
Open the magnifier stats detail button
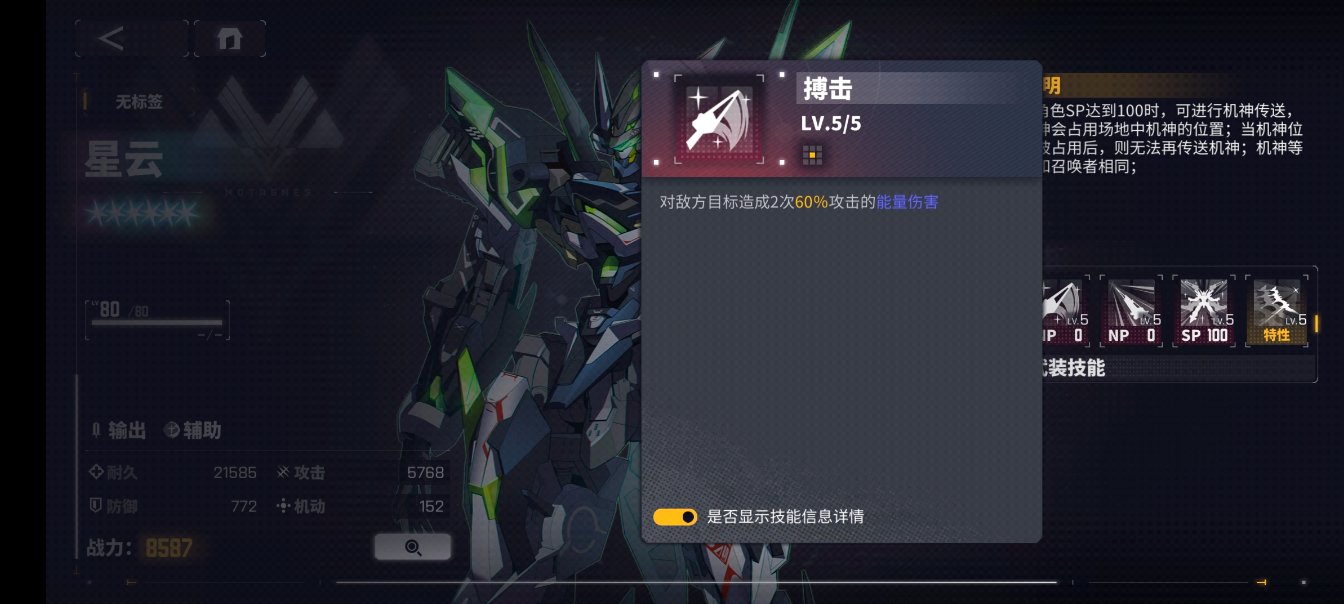412,547
